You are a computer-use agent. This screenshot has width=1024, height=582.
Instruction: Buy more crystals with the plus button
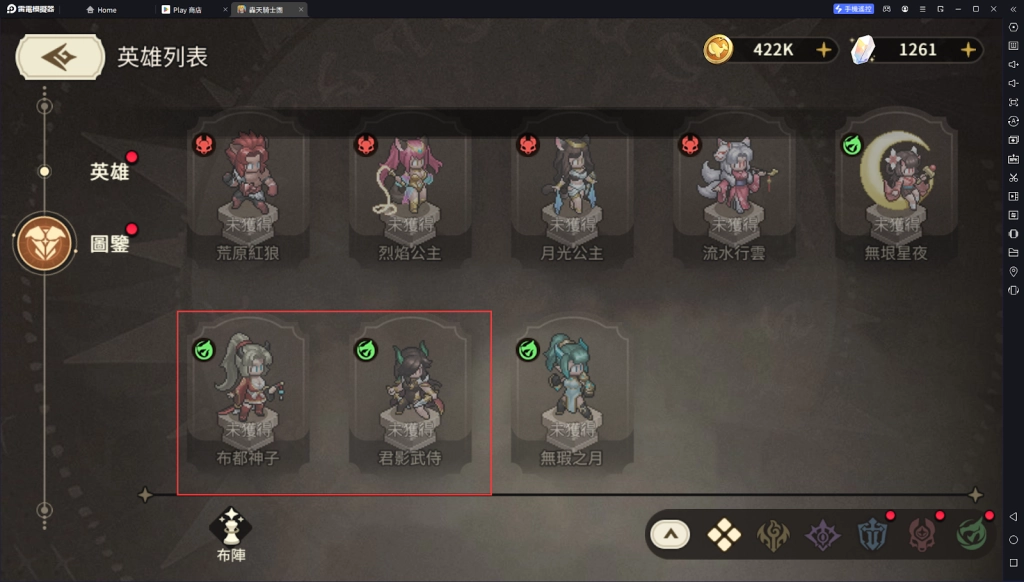coord(967,49)
